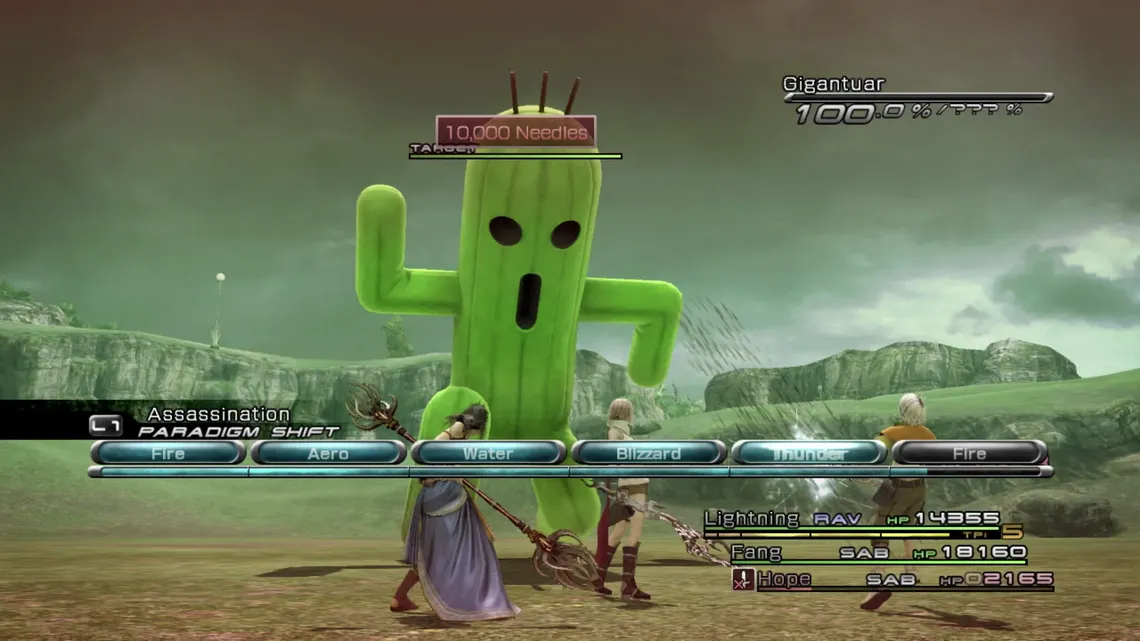Screen dimensions: 1140x641
Task: Open the Paradigm Shift option
Action: coord(238,431)
